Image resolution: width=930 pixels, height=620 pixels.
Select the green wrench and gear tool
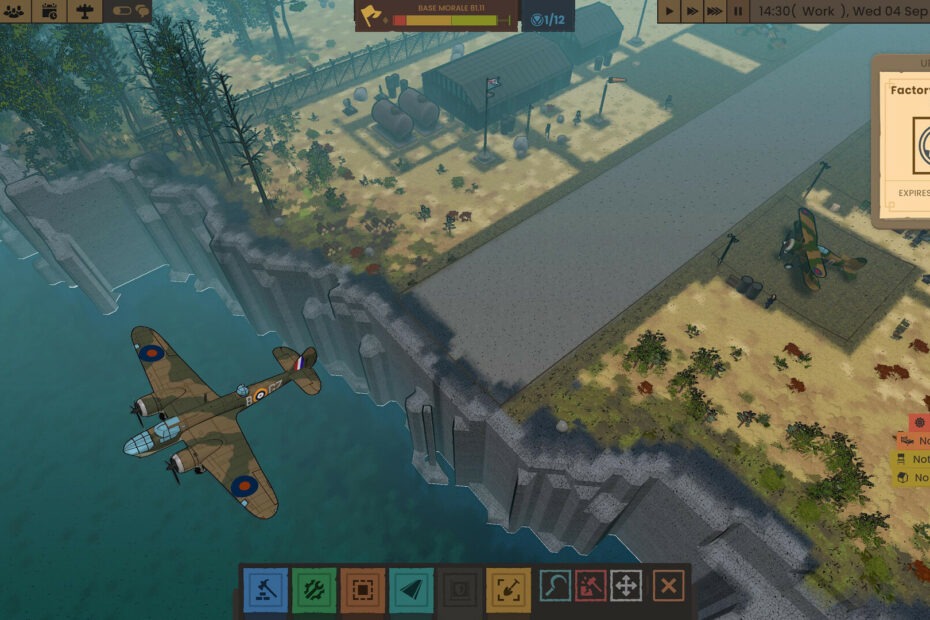point(314,589)
